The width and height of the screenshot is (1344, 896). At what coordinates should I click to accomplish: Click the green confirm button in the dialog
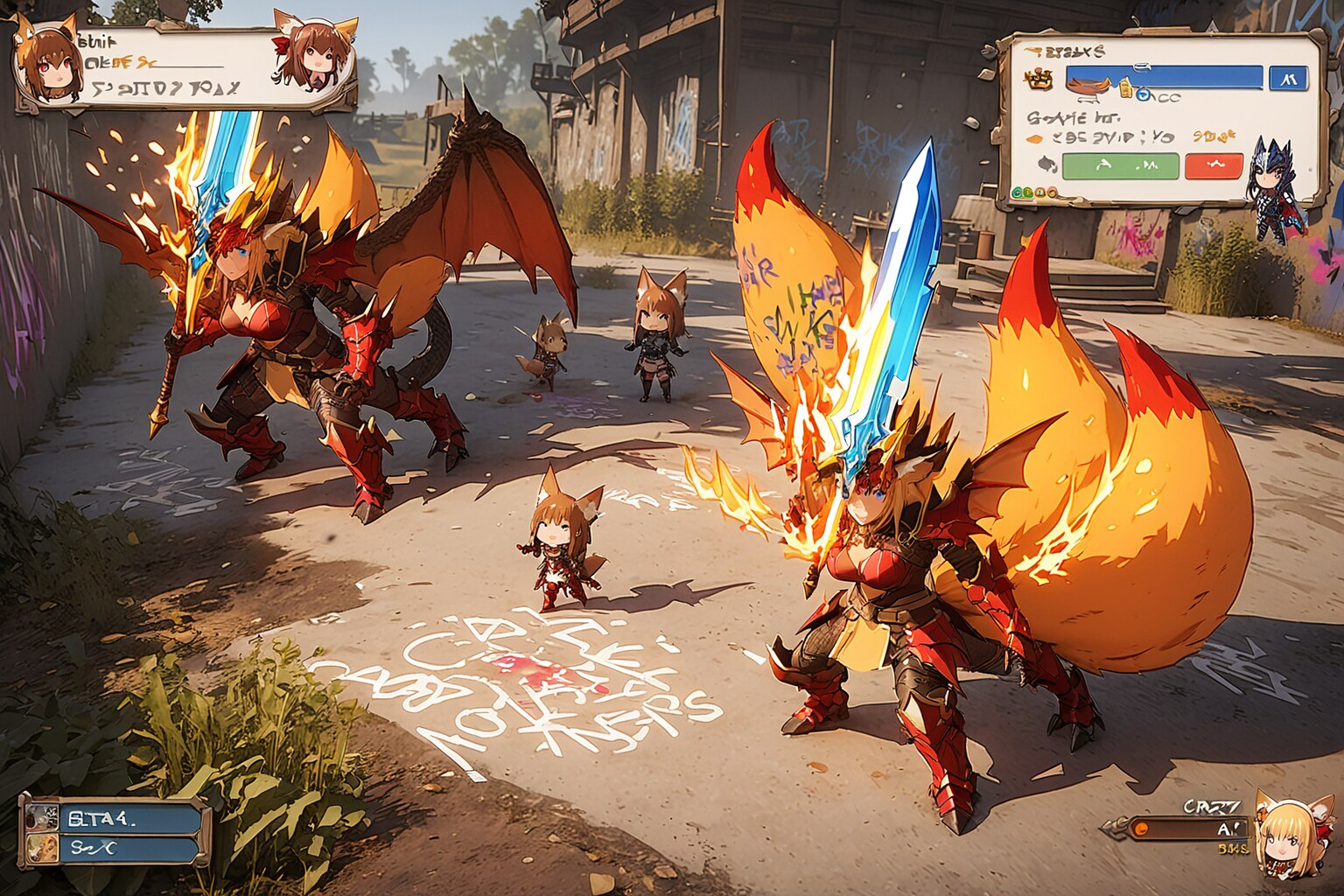(1120, 164)
